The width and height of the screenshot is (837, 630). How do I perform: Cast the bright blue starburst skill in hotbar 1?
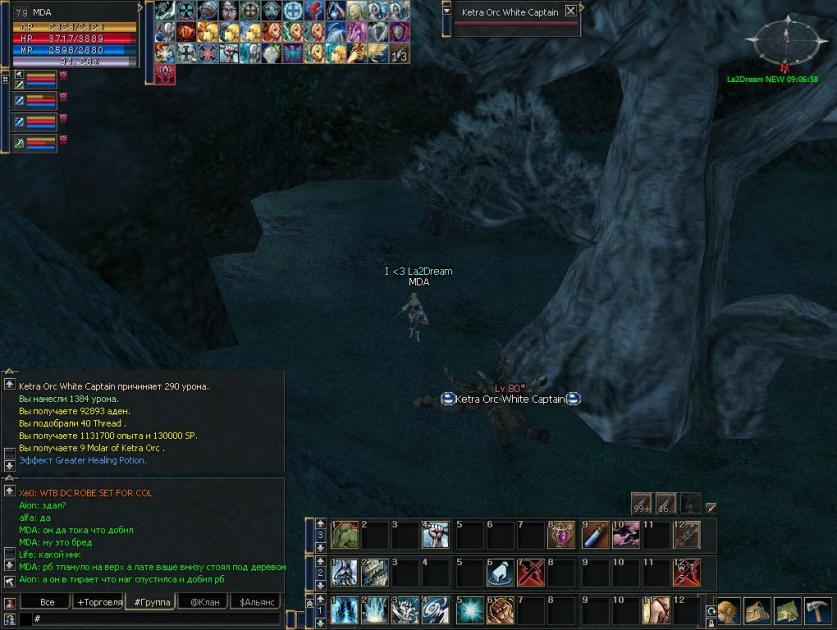[468, 609]
